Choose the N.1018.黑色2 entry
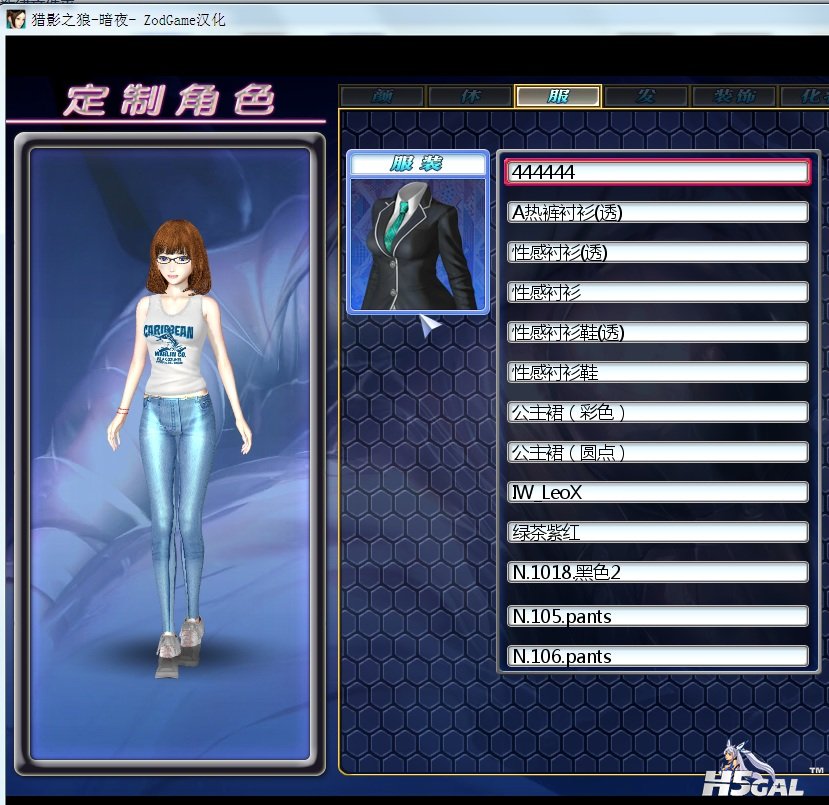 (x=657, y=572)
